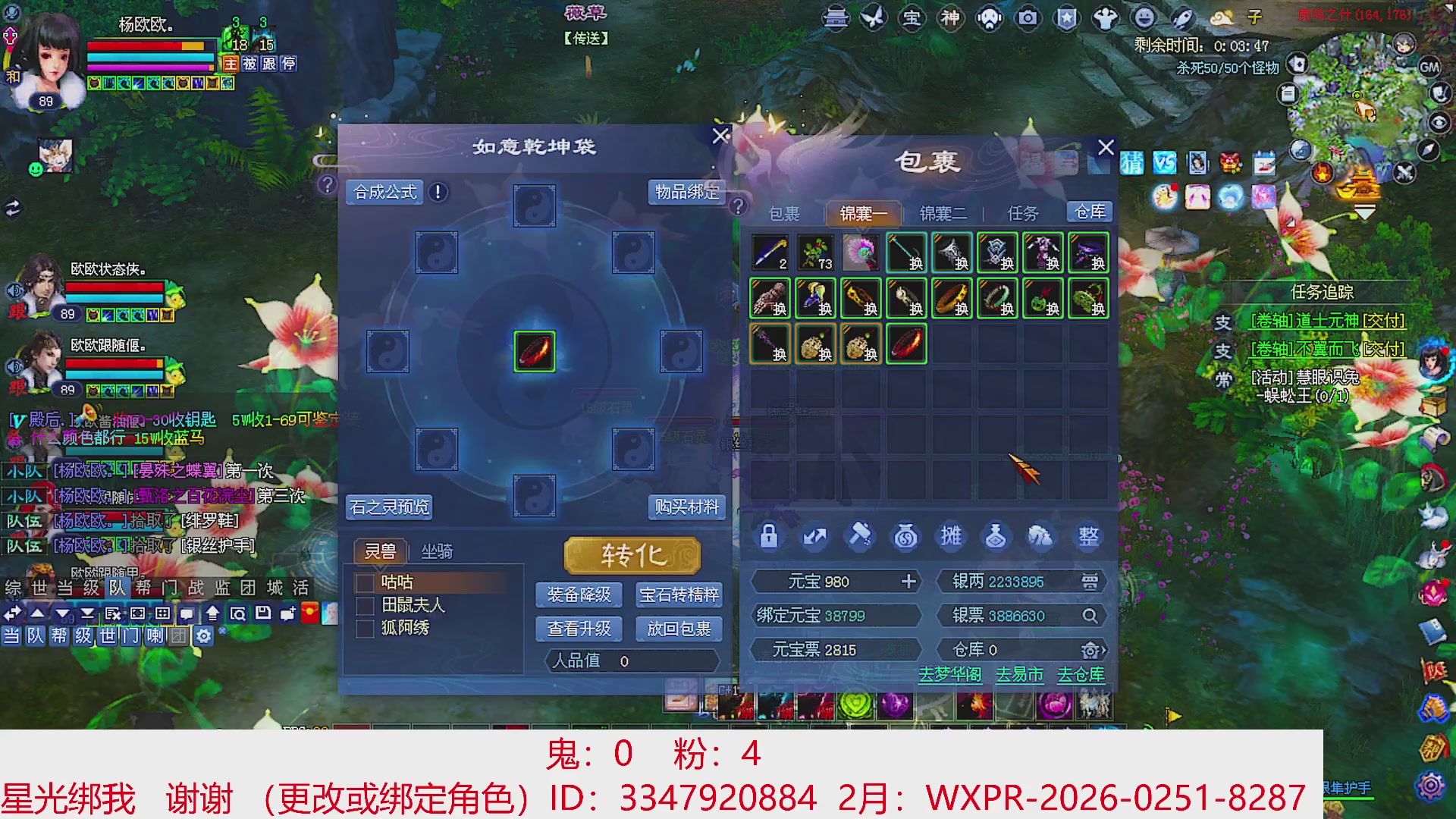Click the 去梦华阁 link

pyautogui.click(x=949, y=674)
